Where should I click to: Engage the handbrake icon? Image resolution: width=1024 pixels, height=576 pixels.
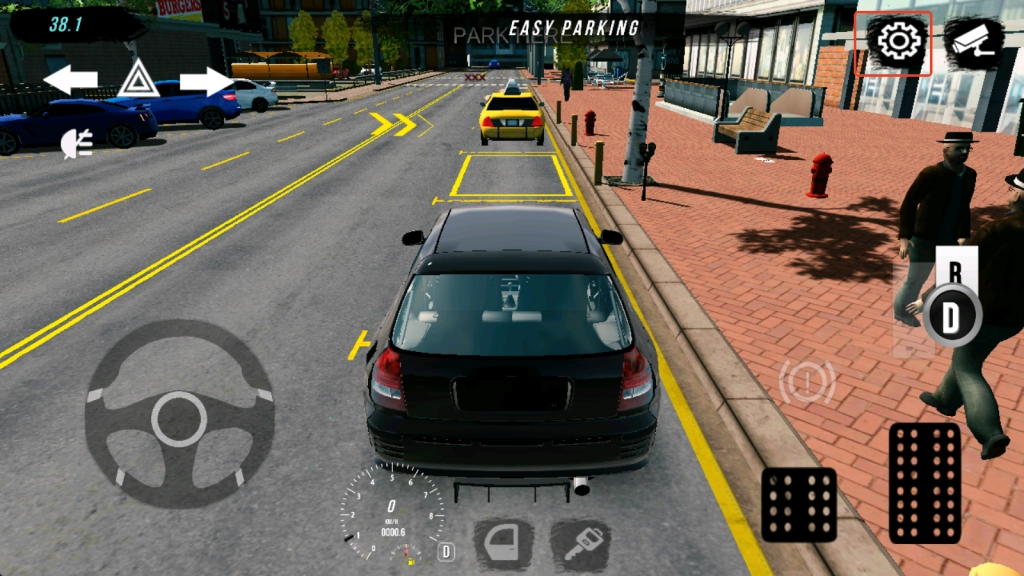(806, 382)
